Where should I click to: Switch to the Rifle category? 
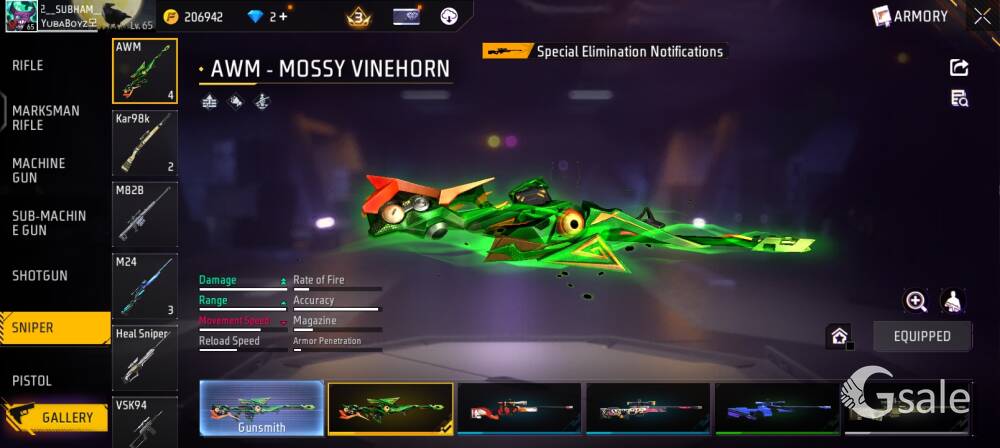(28, 66)
